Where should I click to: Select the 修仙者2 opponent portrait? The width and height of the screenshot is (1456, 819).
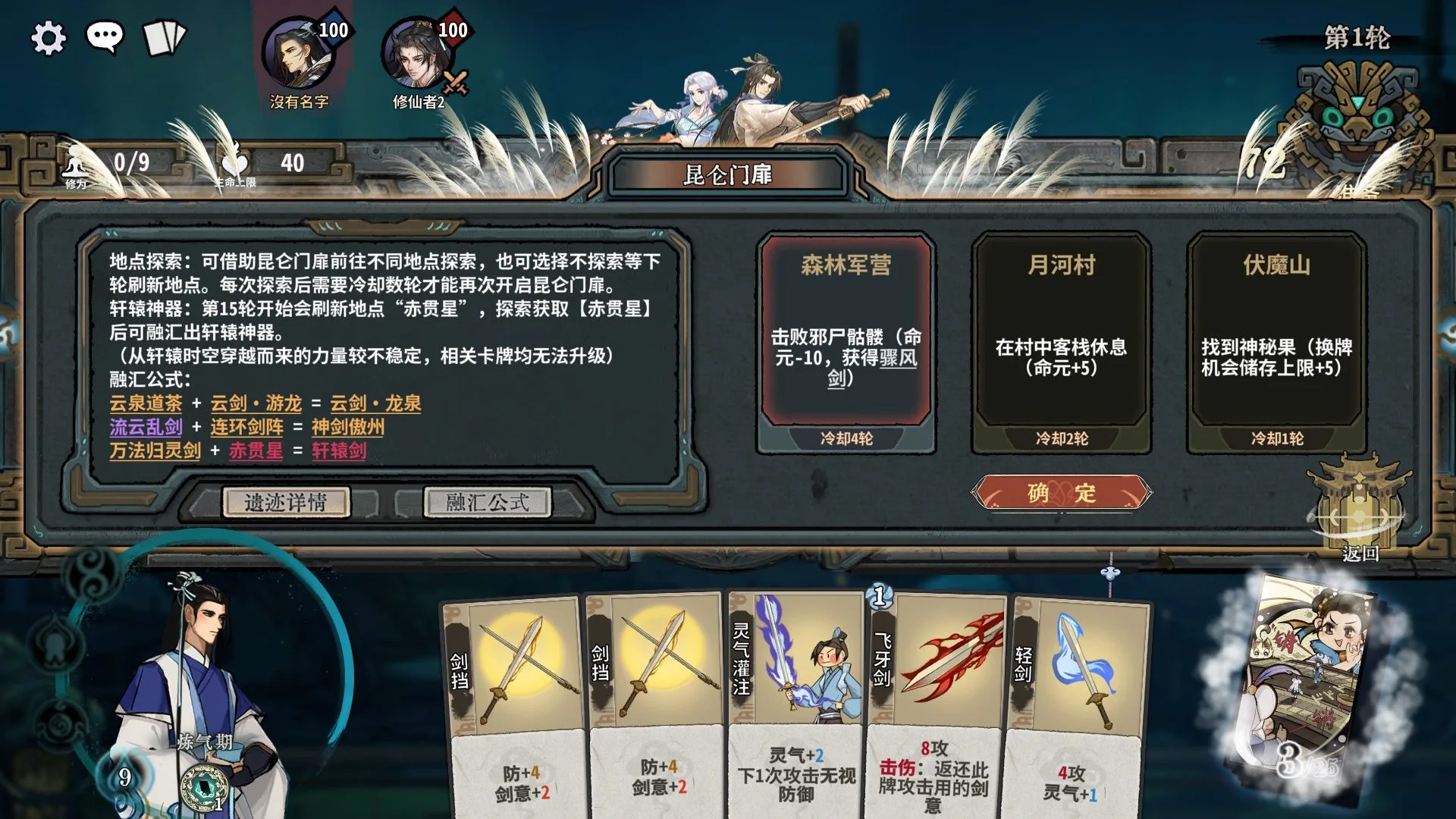point(417,56)
